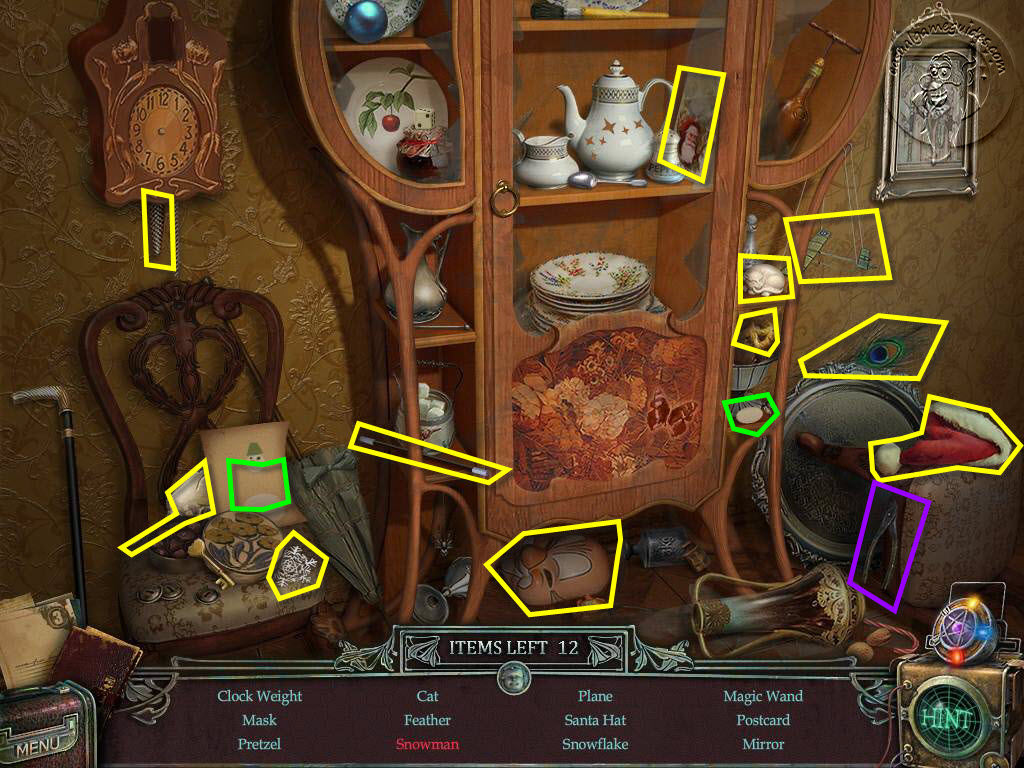The height and width of the screenshot is (768, 1024).
Task: Pick Postcard from the item list
Action: pyautogui.click(x=763, y=720)
